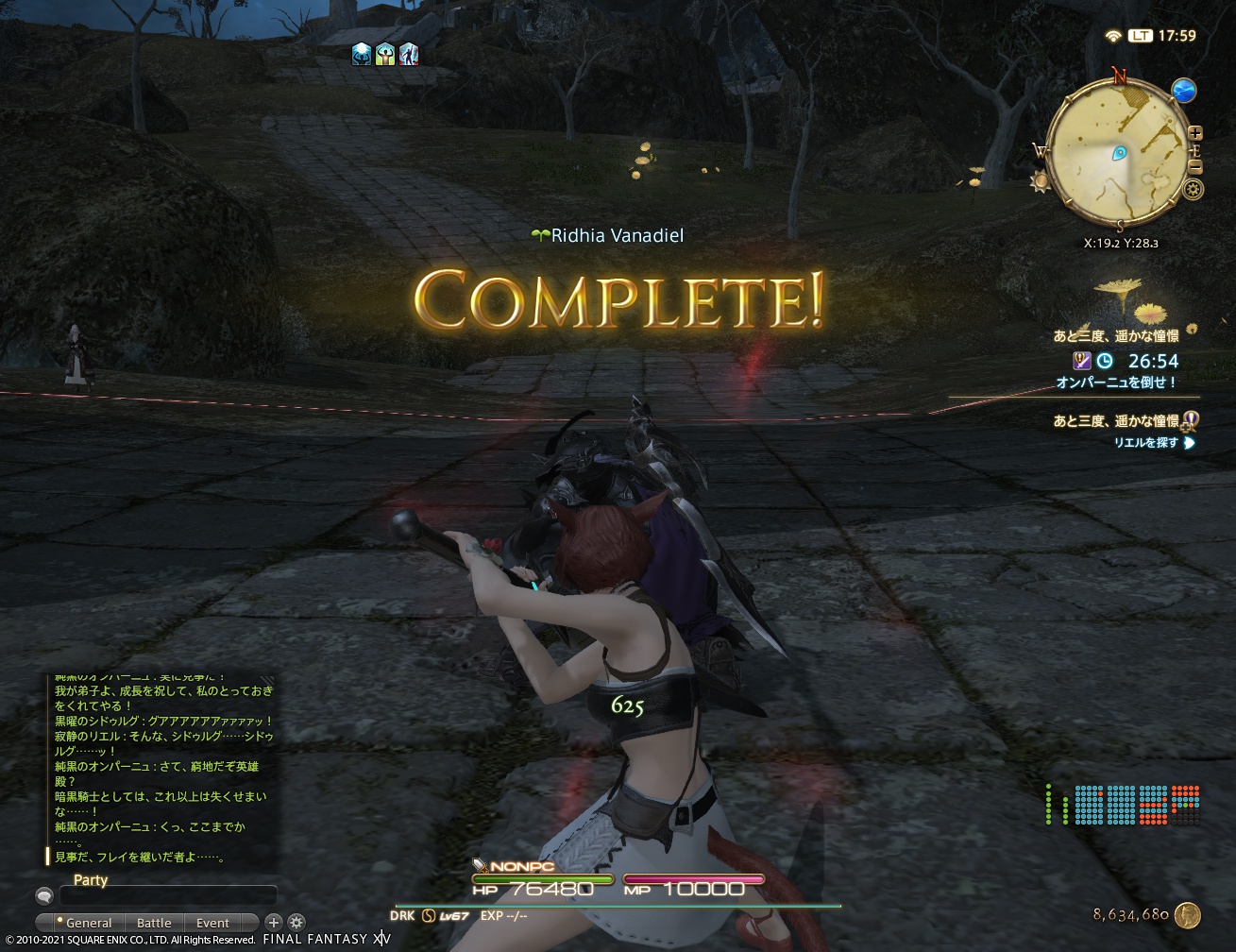The height and width of the screenshot is (952, 1236).
Task: Open chat settings with the gear icon
Action: [x=296, y=922]
